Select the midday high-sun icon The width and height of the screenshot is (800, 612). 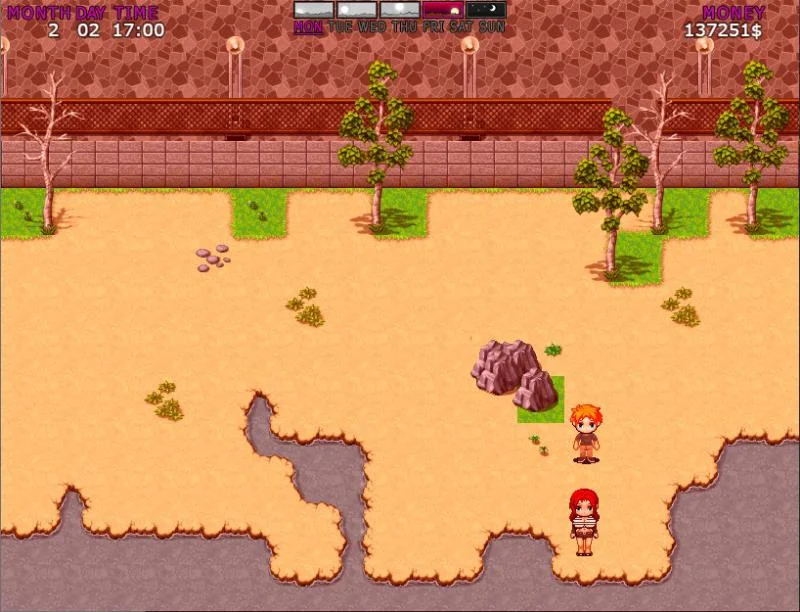(400, 9)
